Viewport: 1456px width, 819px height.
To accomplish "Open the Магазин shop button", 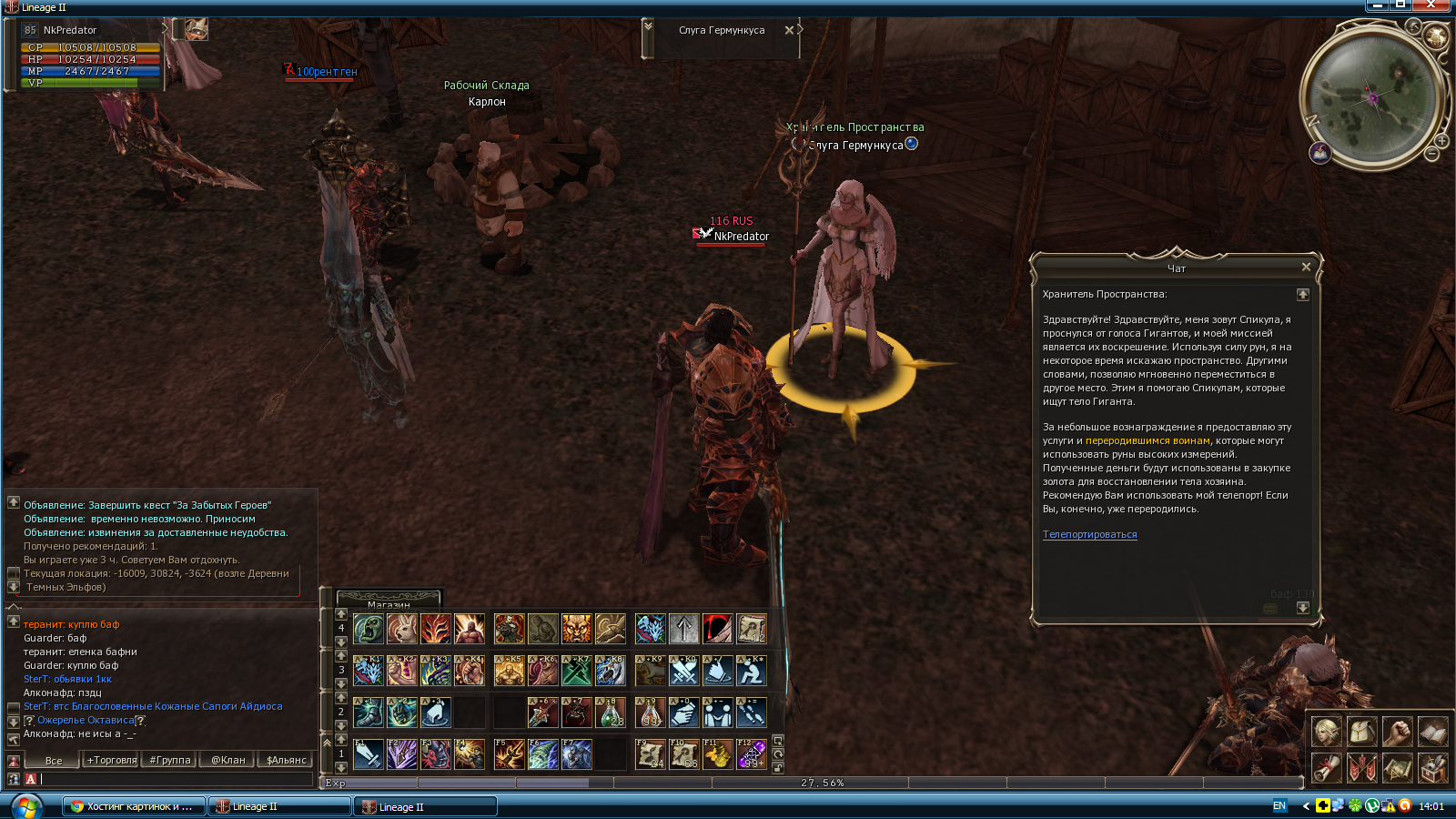I will point(389,602).
